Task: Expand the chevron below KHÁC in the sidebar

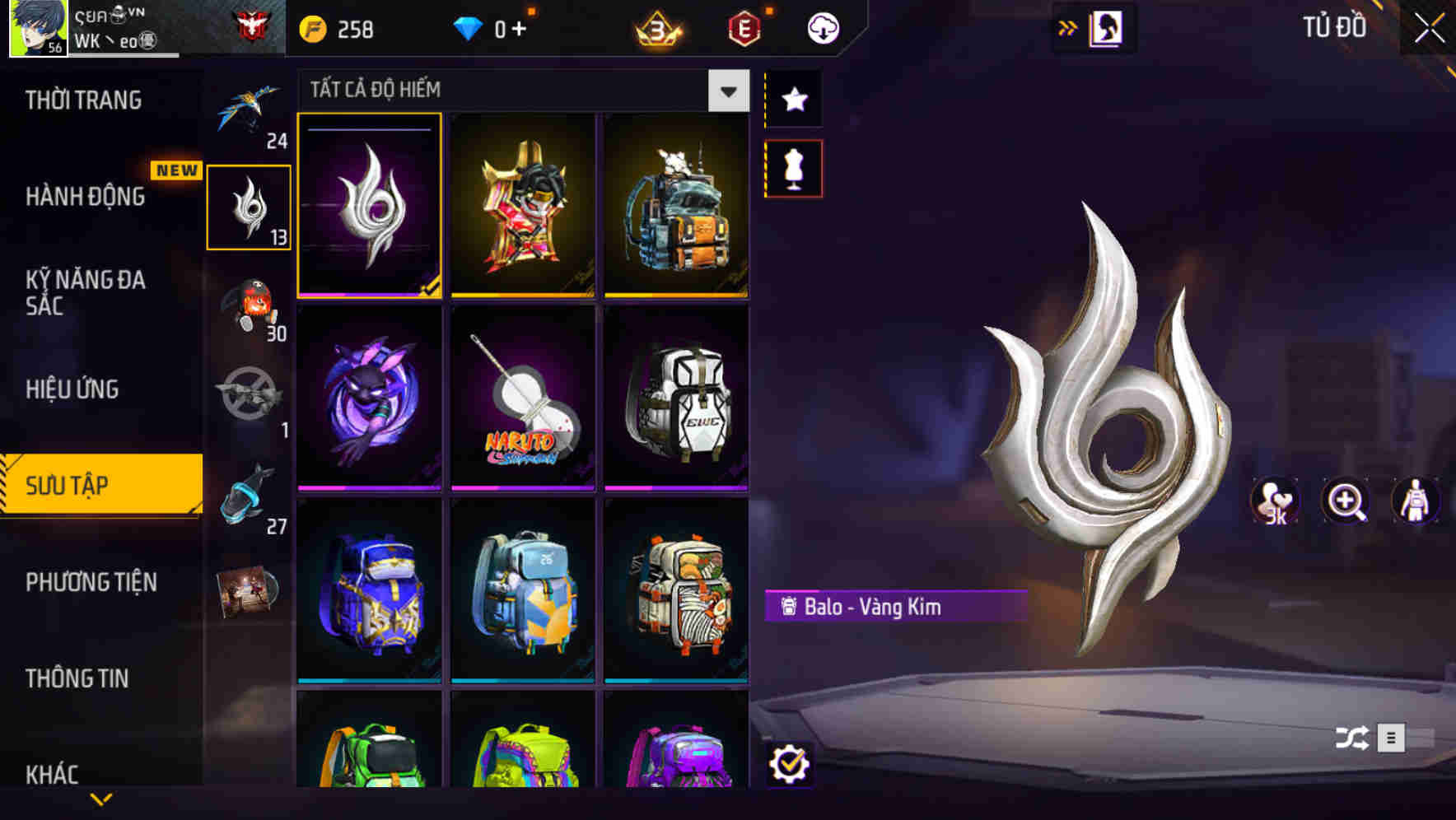Action: (101, 799)
